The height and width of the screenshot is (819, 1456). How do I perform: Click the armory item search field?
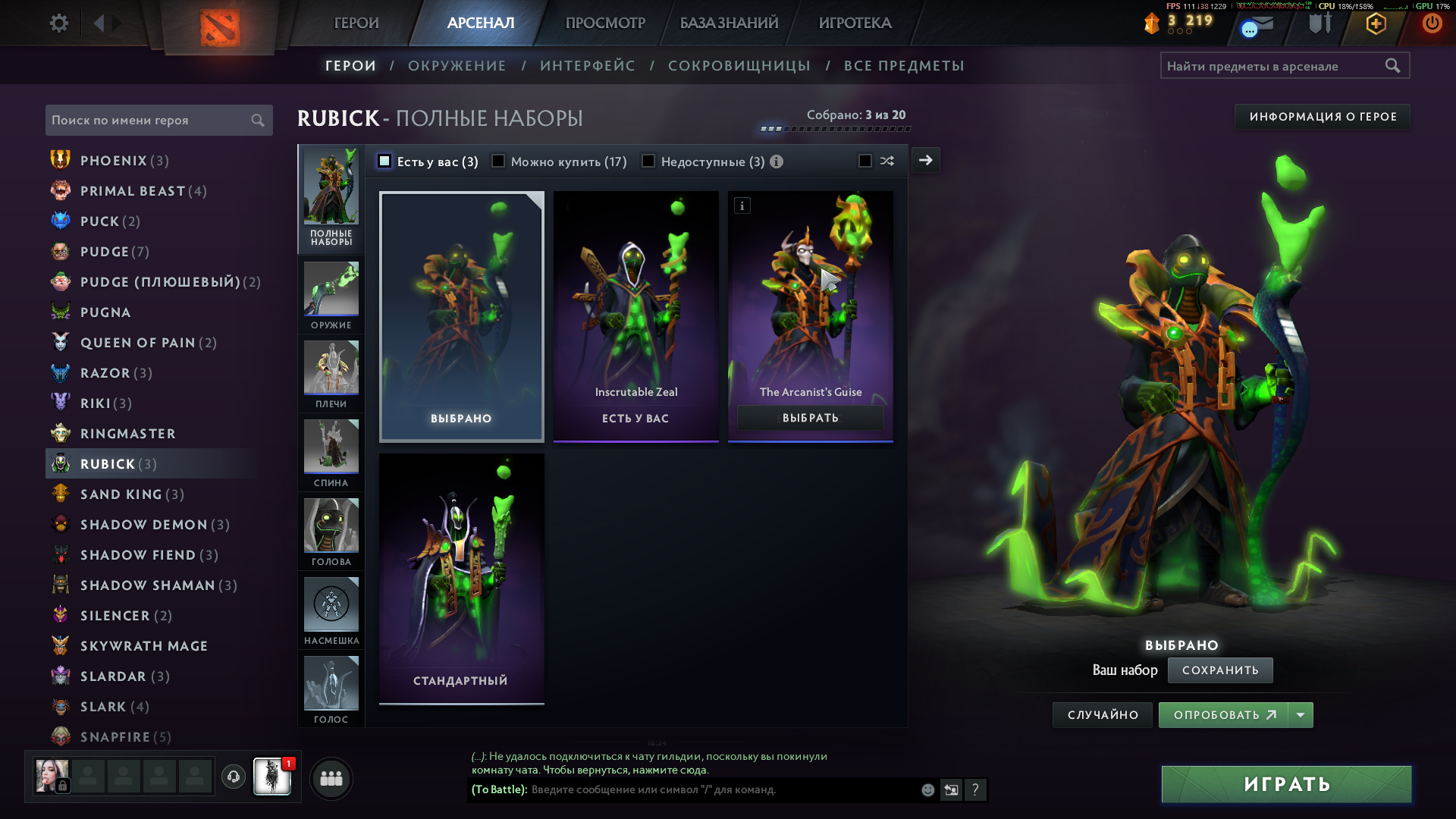point(1274,66)
